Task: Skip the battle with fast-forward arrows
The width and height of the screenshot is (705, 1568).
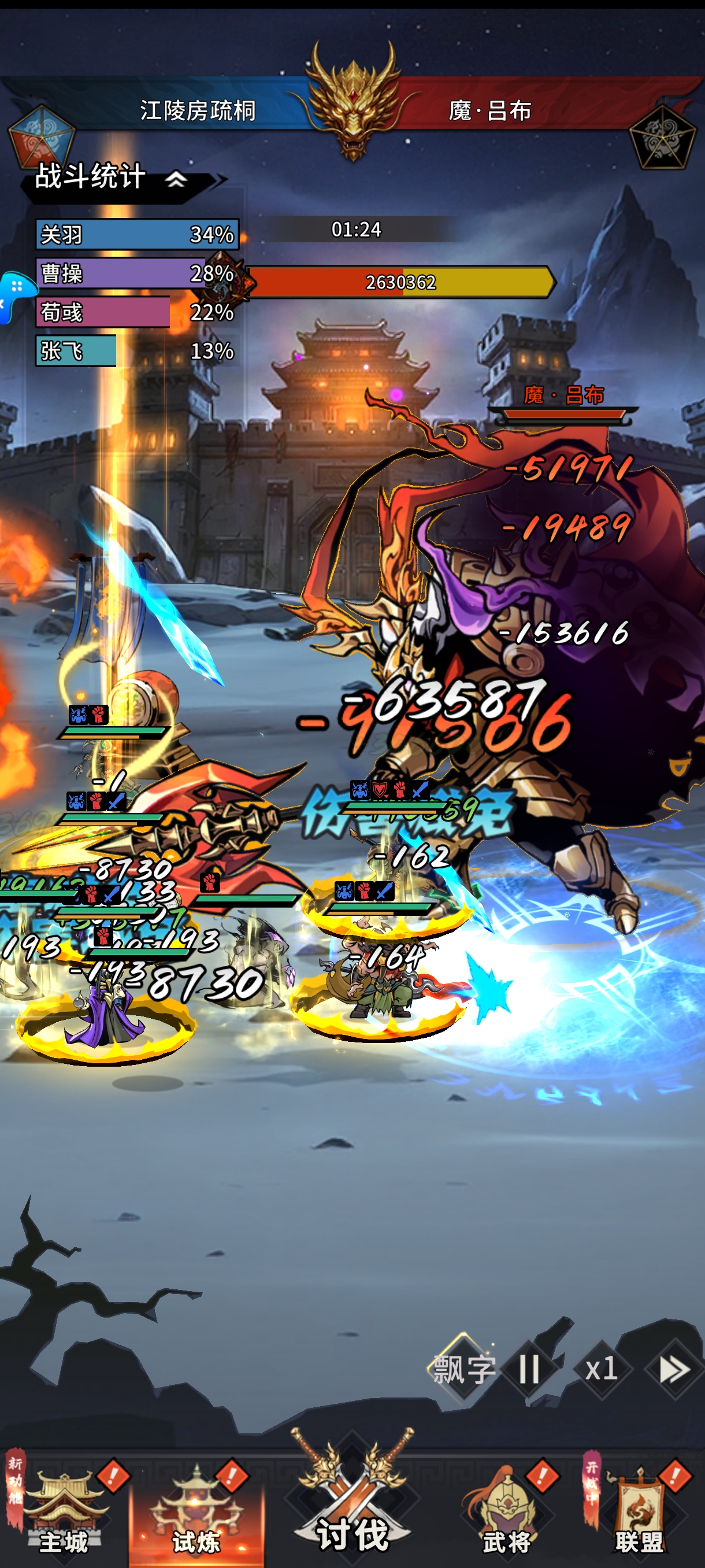Action: [674, 1370]
